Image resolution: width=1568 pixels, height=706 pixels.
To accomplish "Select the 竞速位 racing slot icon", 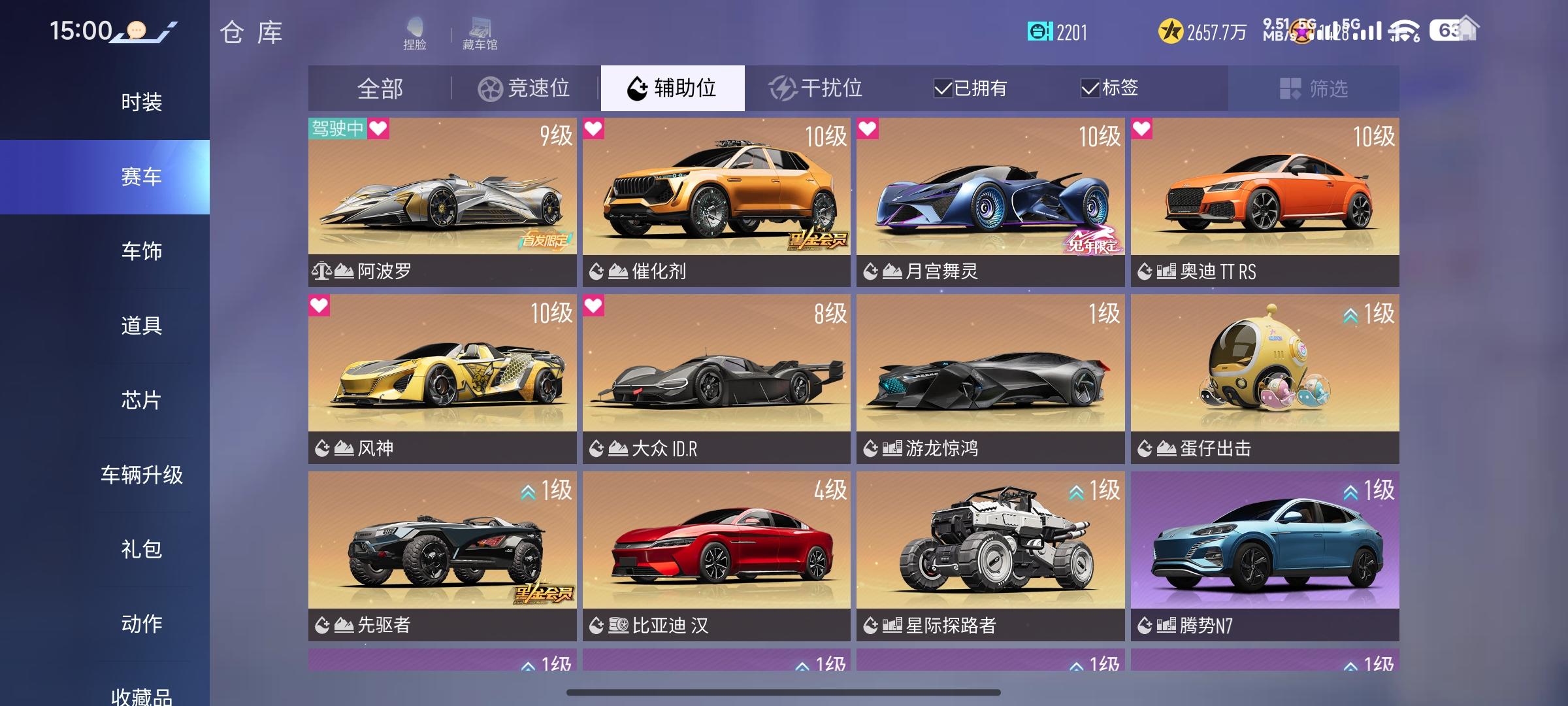I will [487, 88].
